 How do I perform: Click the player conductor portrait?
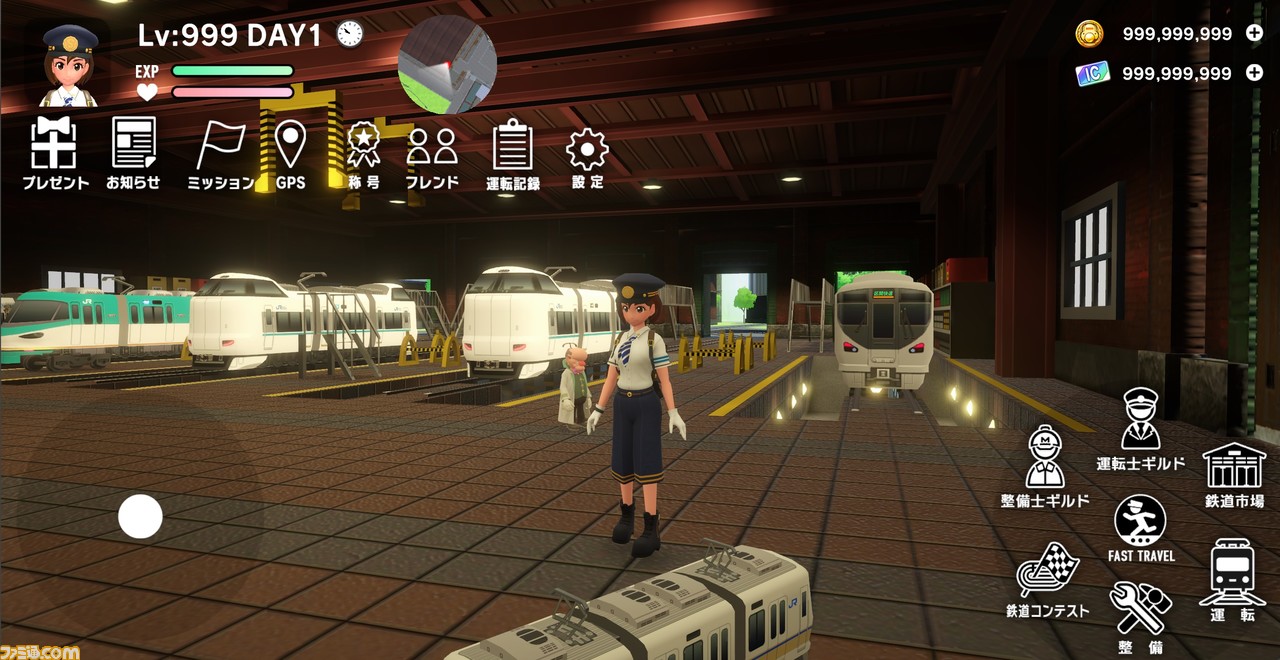[70, 65]
